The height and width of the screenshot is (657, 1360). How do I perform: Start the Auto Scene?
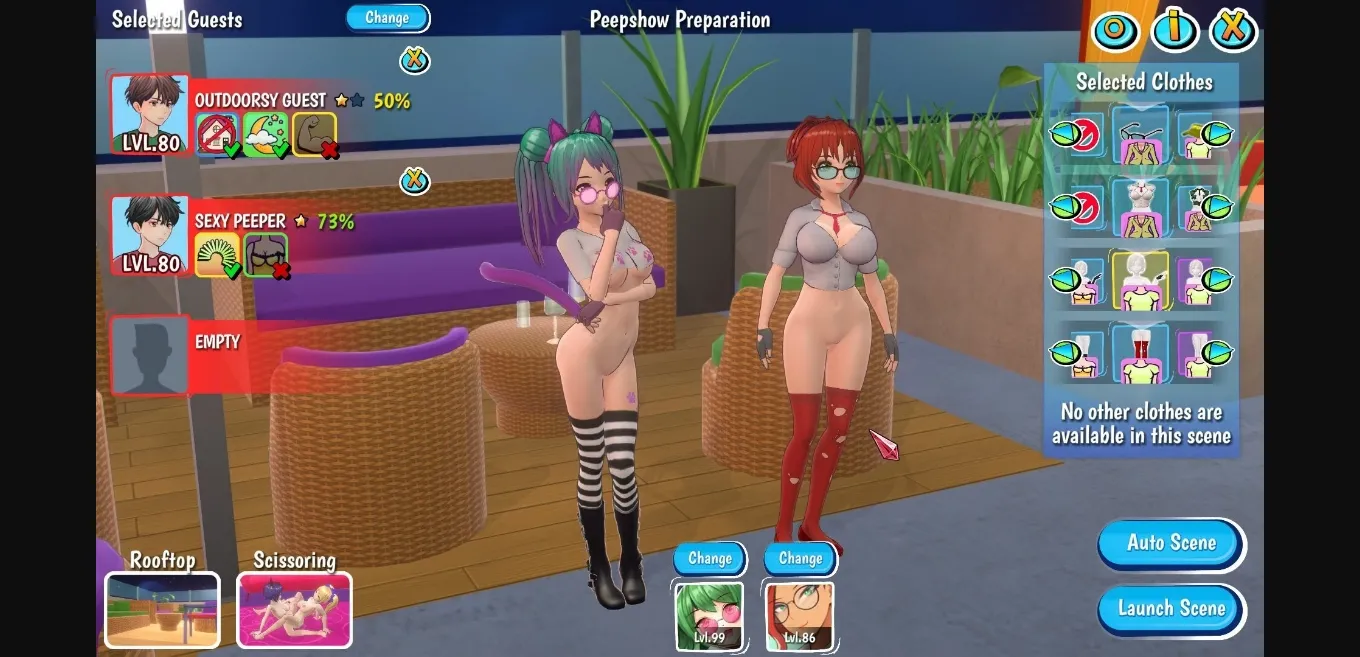(x=1171, y=543)
